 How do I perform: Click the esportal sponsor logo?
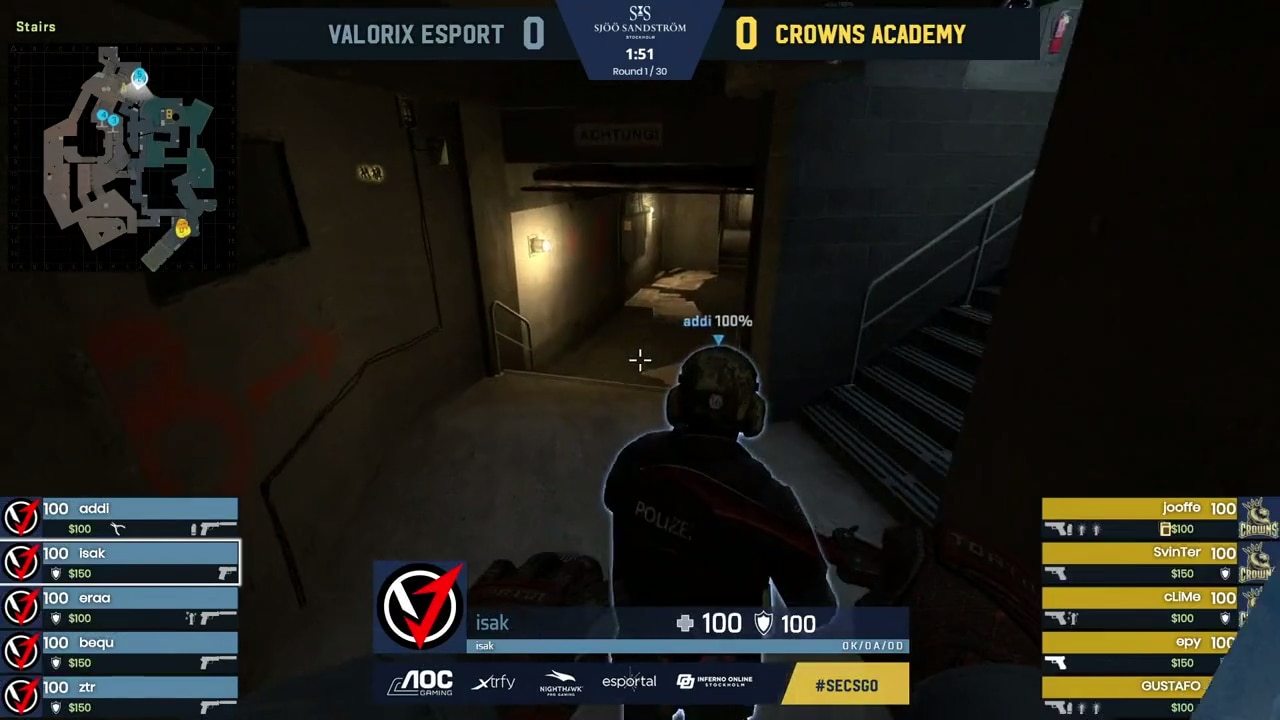628,681
